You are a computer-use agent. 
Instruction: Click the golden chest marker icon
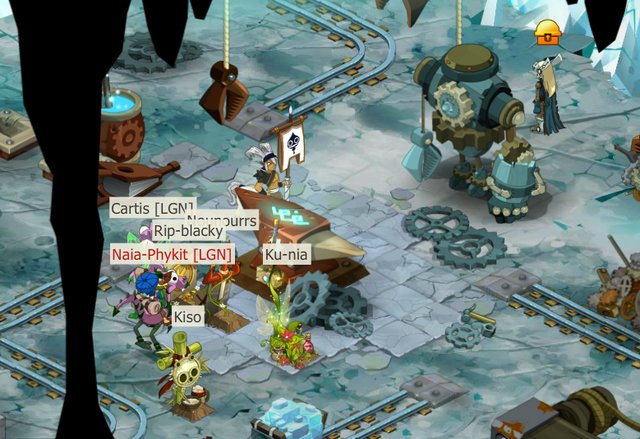click(545, 32)
